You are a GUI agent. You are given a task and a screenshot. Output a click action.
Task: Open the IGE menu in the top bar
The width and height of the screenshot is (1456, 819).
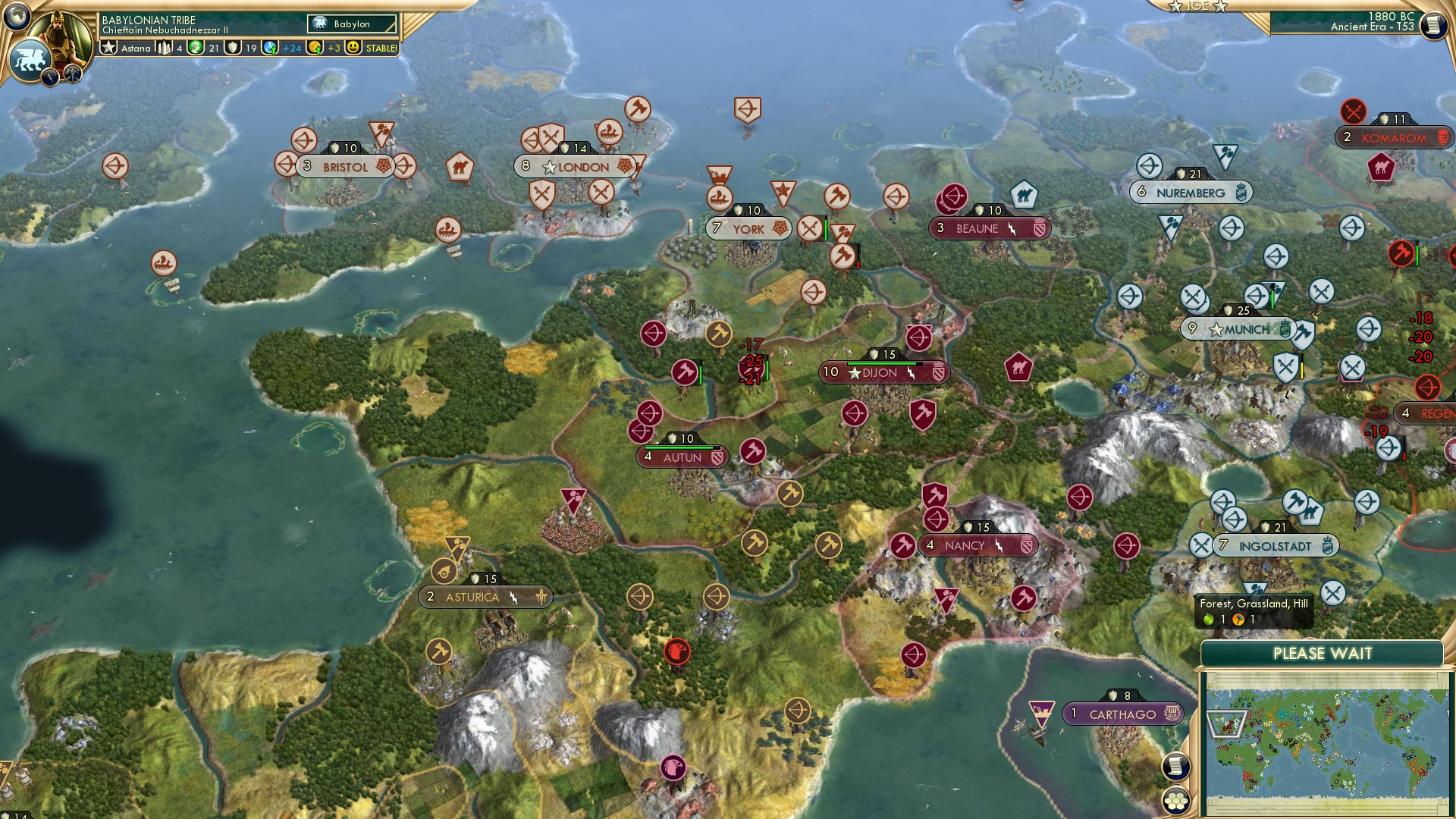click(1197, 7)
